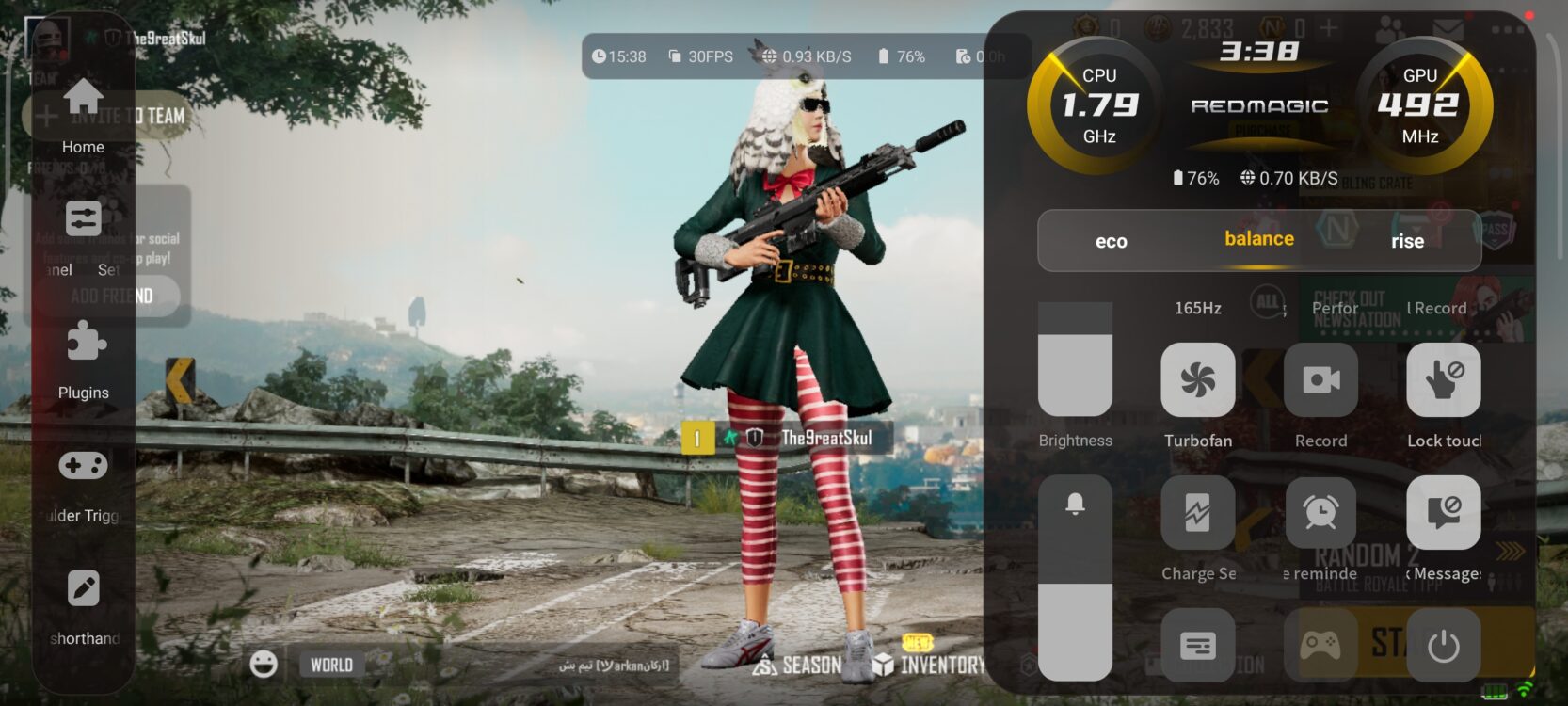Switch to rise performance mode
The width and height of the screenshot is (1568, 706).
pos(1407,241)
